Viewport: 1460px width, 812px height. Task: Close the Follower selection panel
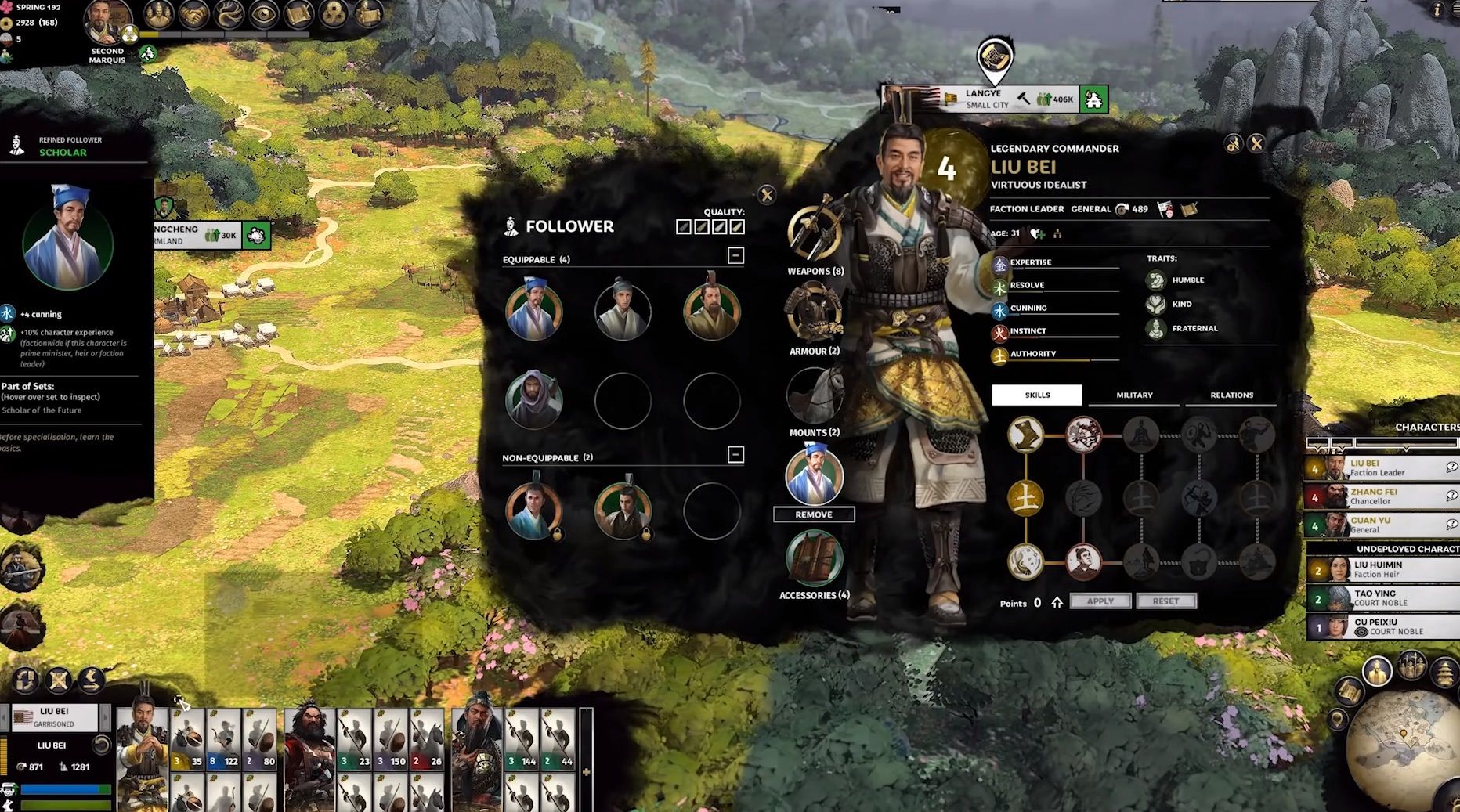click(x=767, y=194)
